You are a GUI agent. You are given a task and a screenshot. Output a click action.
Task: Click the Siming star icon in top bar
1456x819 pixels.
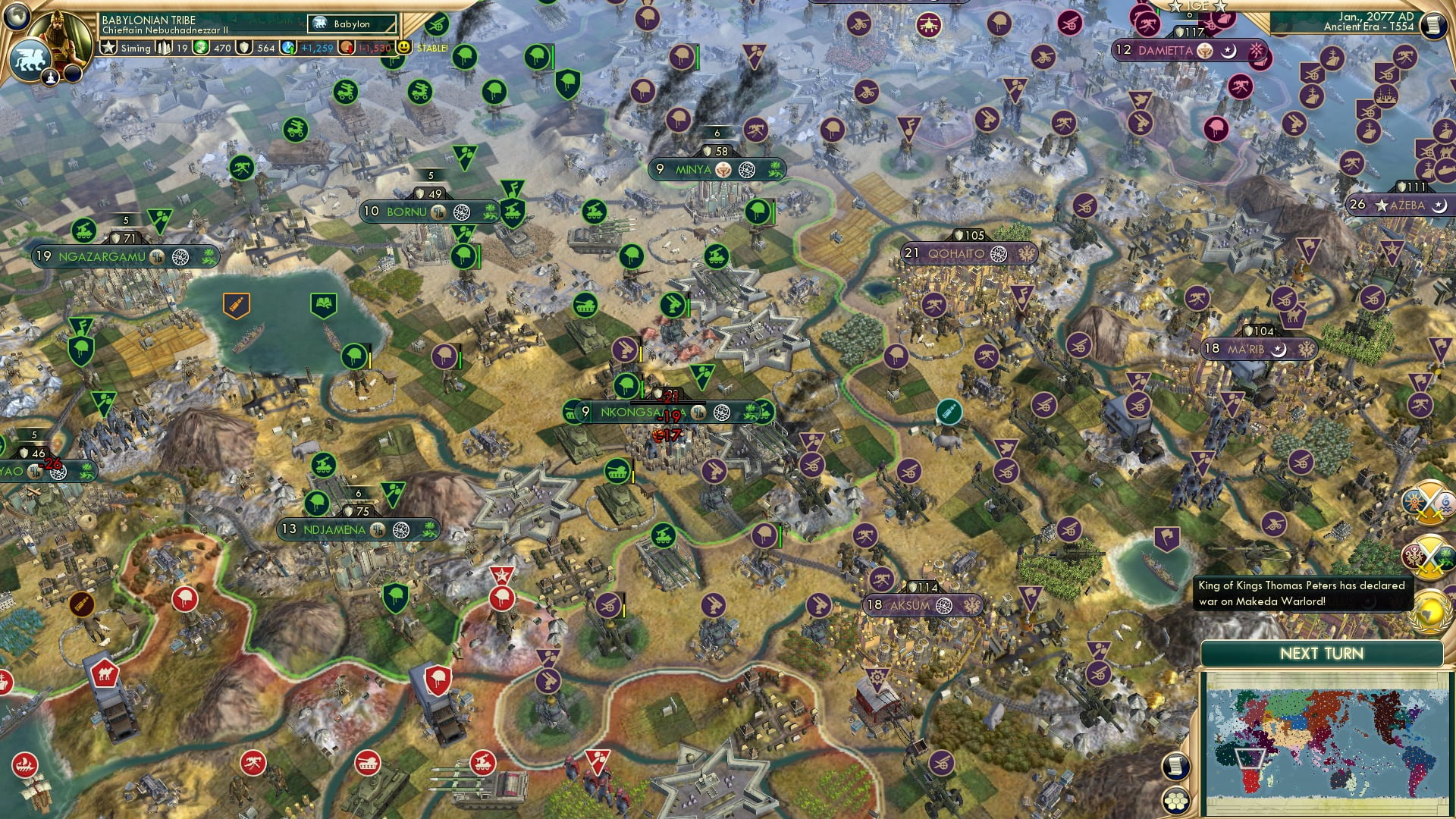click(109, 48)
